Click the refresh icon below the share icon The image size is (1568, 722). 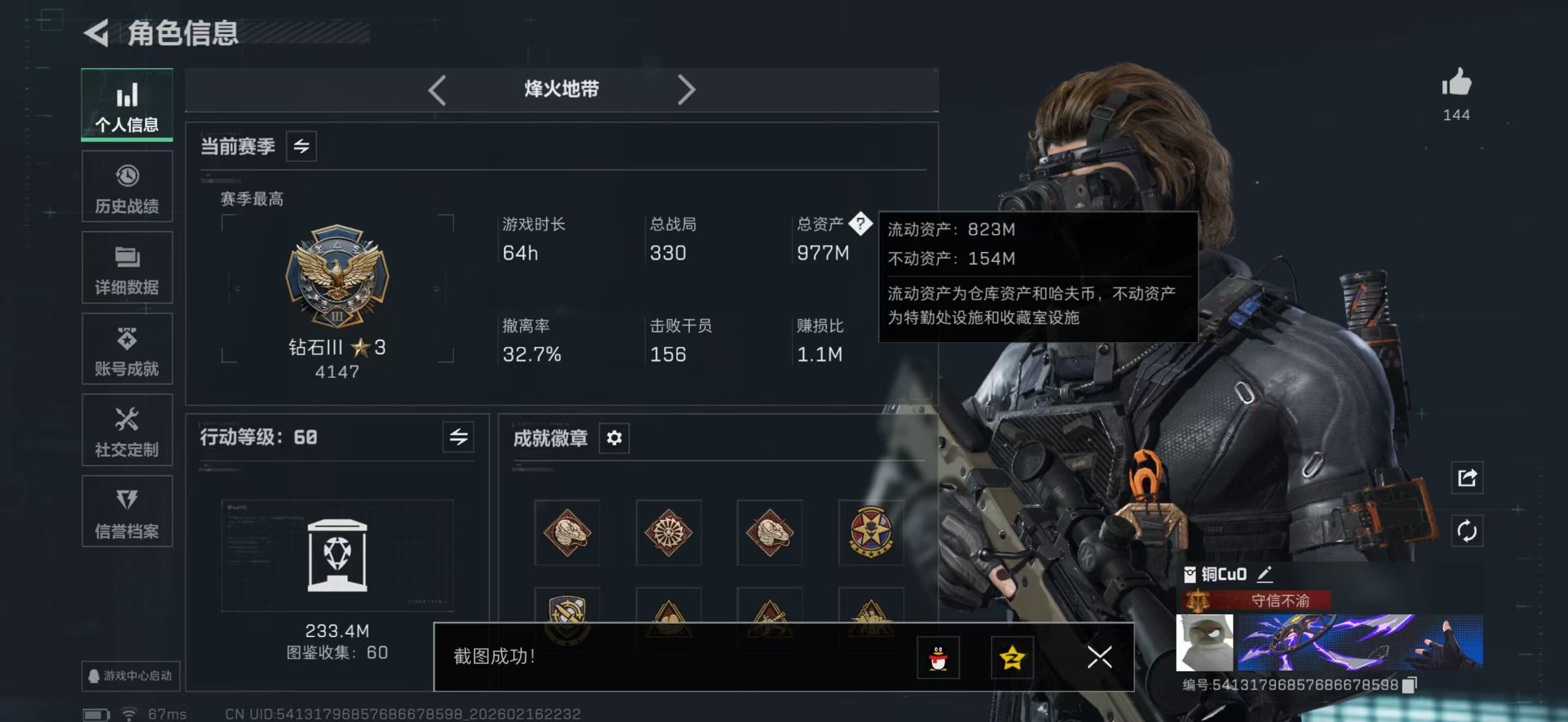(1467, 531)
